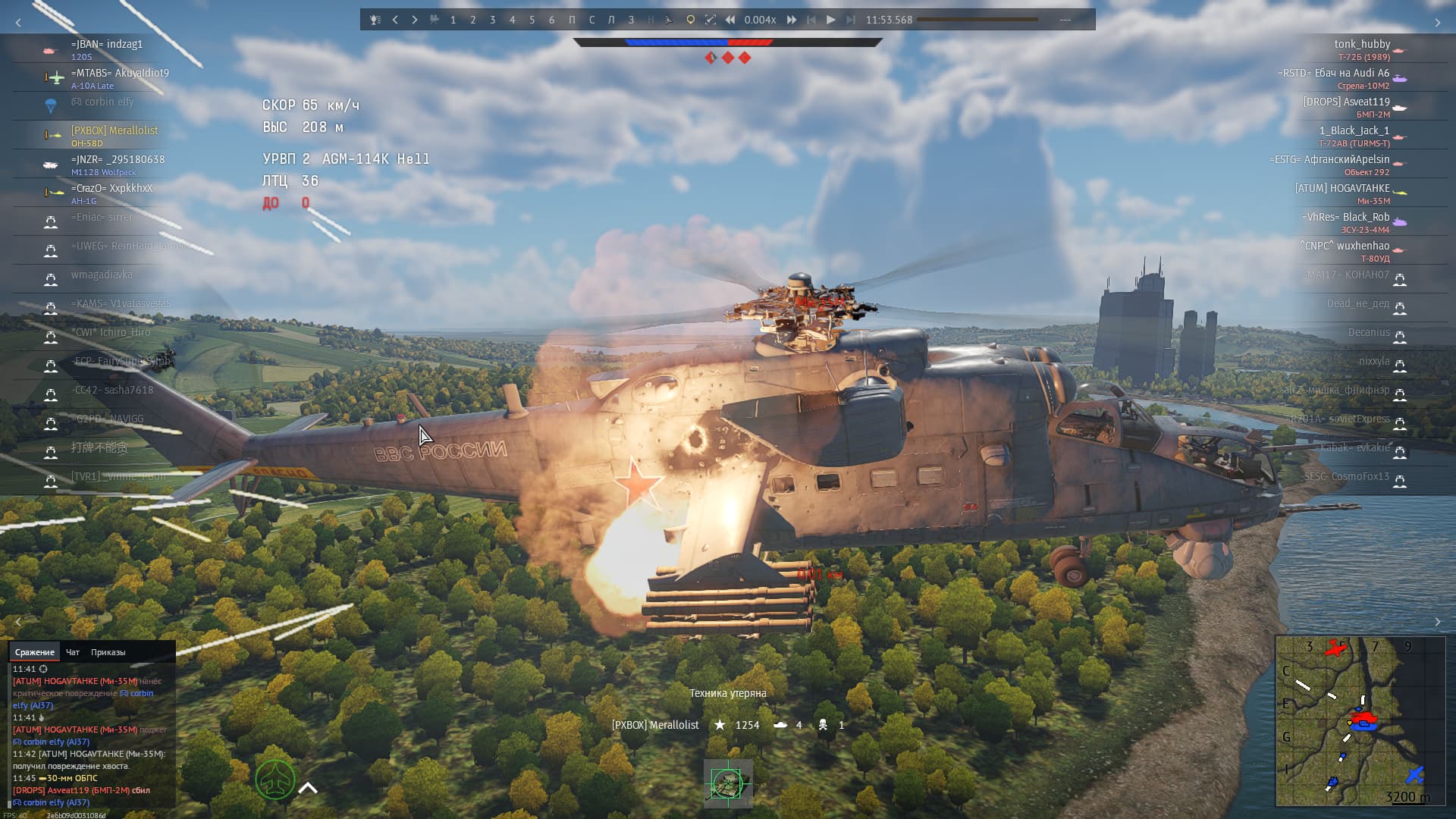1456x819 pixels.
Task: Toggle the yellow lightbulb icon in toolbar
Action: tap(690, 20)
